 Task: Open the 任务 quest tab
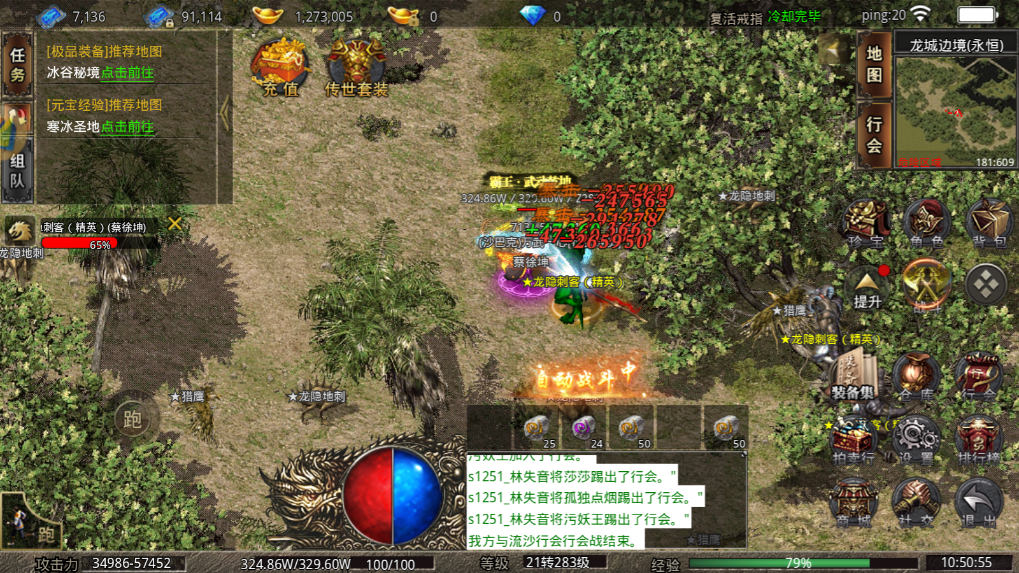17,66
